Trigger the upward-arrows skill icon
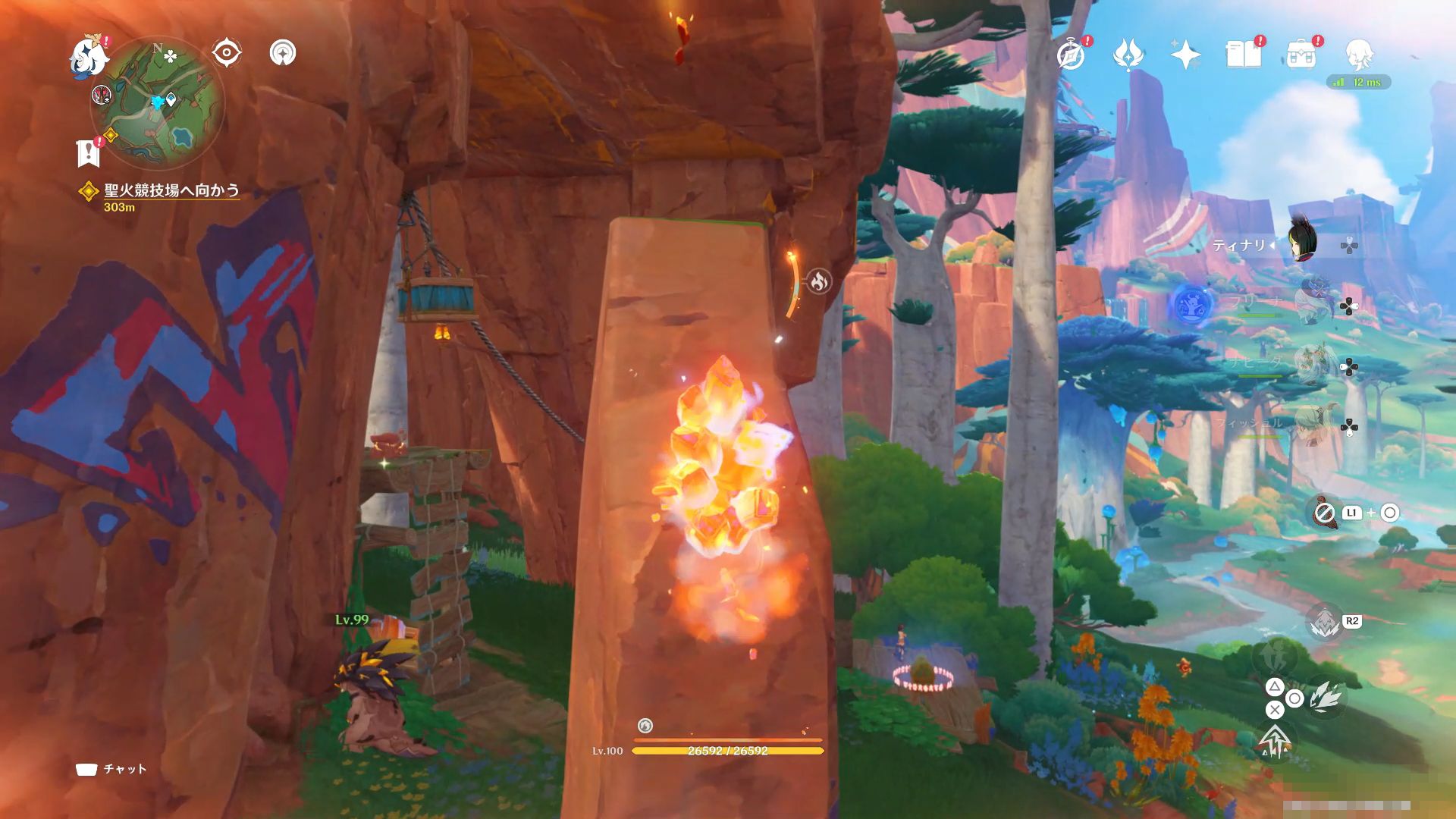 click(1275, 741)
